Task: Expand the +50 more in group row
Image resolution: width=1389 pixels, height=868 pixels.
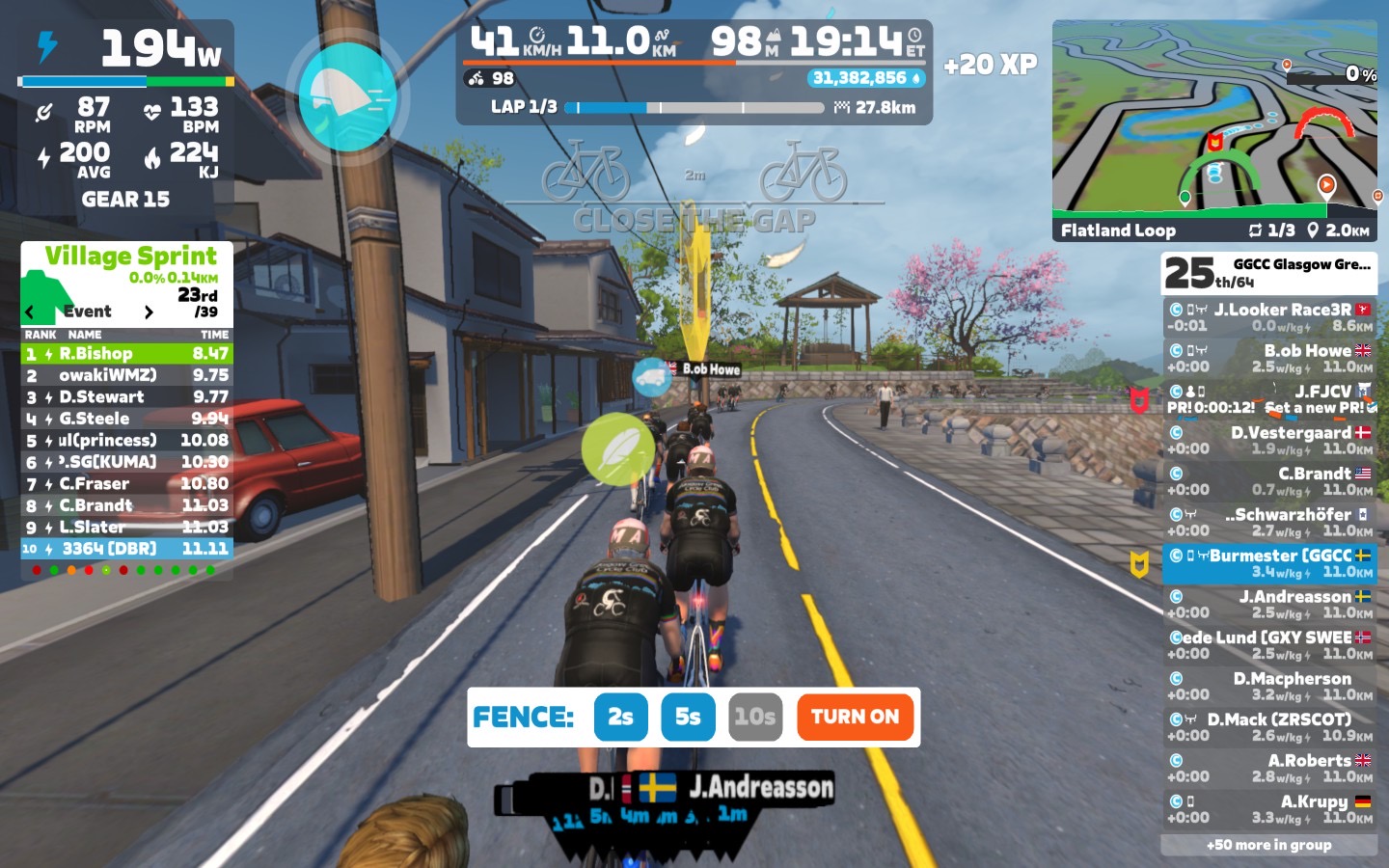Action: [1268, 845]
